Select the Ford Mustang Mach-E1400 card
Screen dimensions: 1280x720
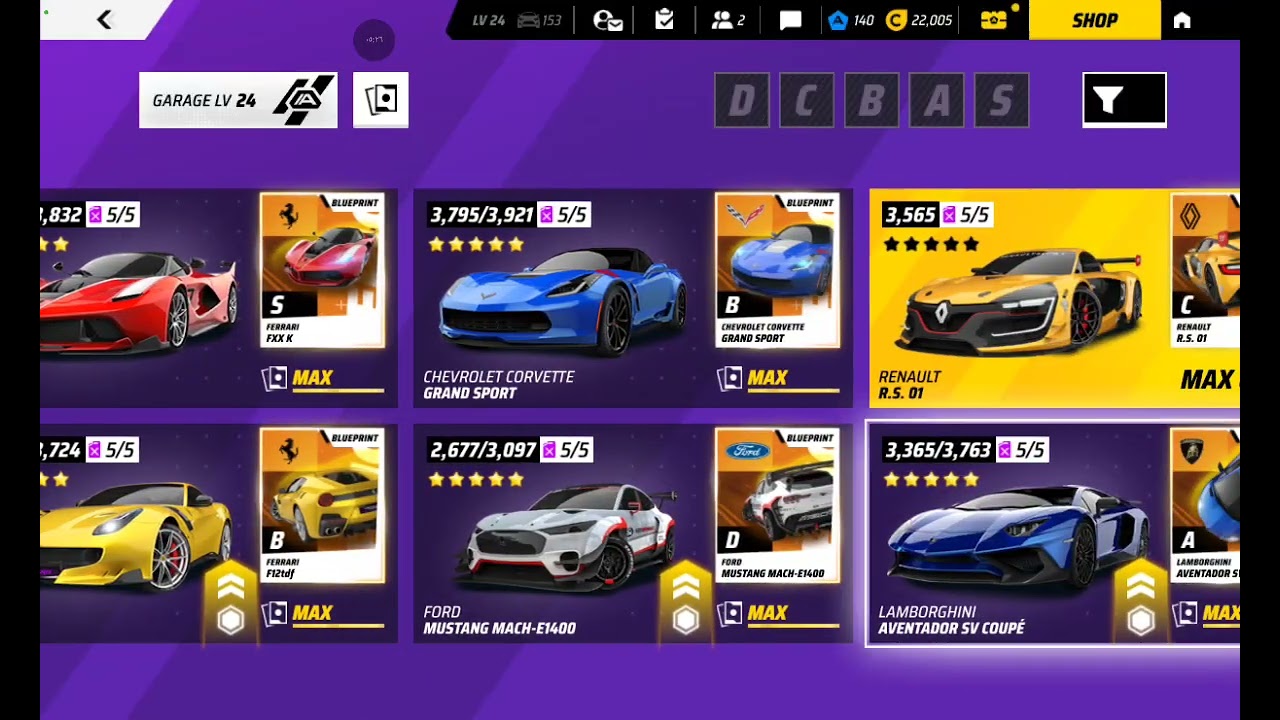pyautogui.click(x=560, y=535)
